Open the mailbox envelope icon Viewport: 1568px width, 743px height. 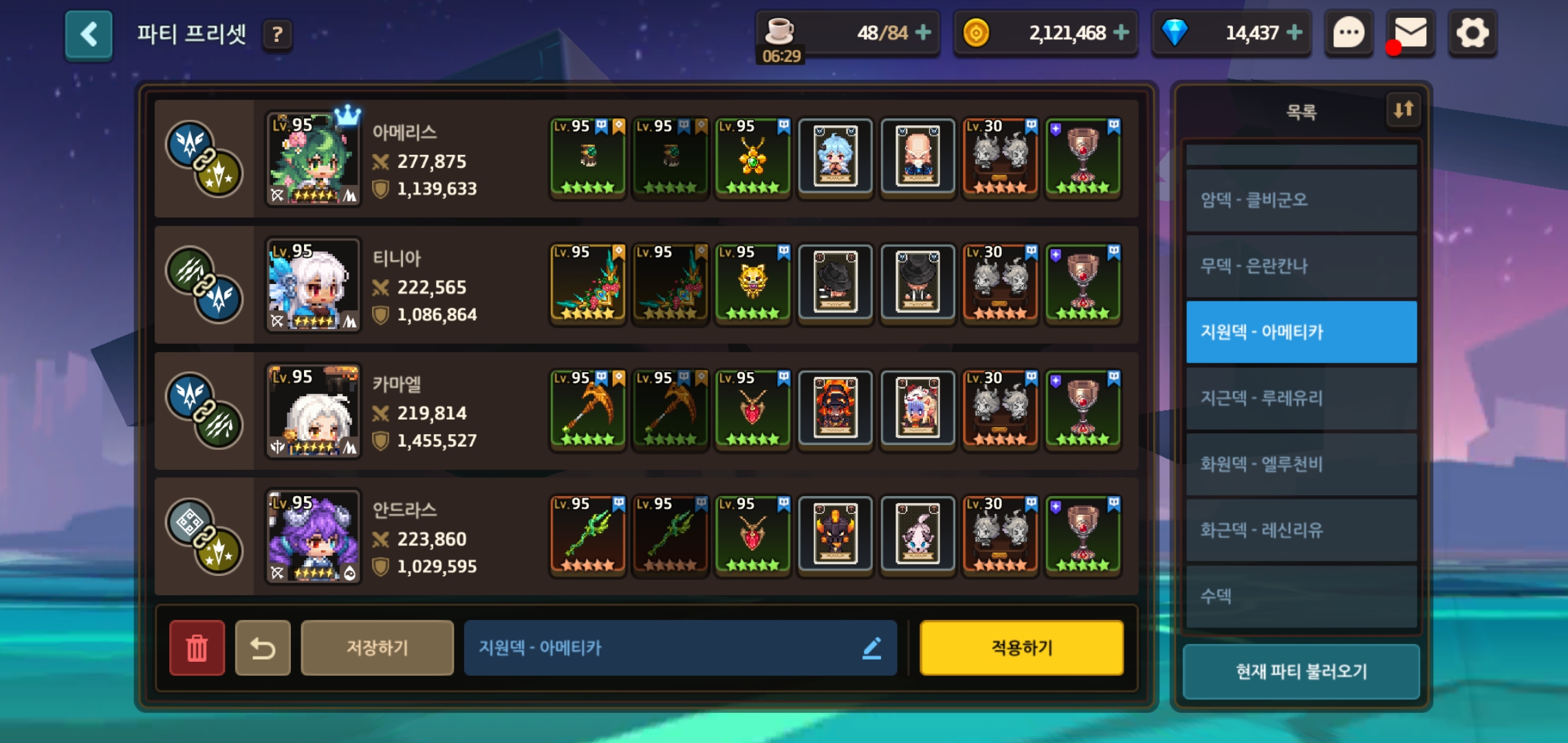(x=1410, y=33)
